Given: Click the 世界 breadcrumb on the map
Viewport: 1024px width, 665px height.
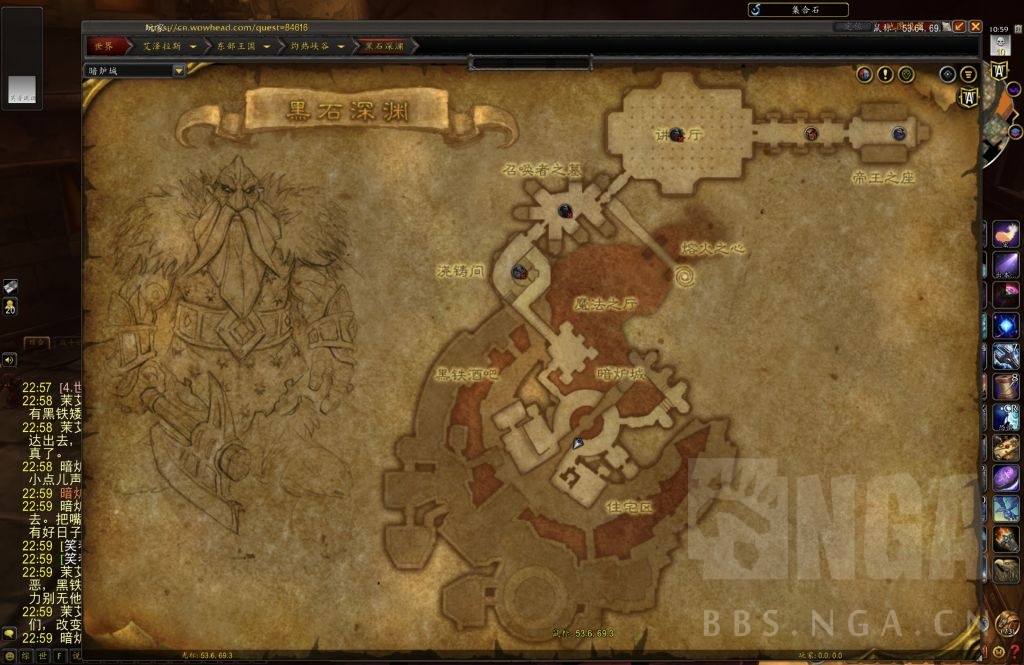Looking at the screenshot, I should coord(105,46).
